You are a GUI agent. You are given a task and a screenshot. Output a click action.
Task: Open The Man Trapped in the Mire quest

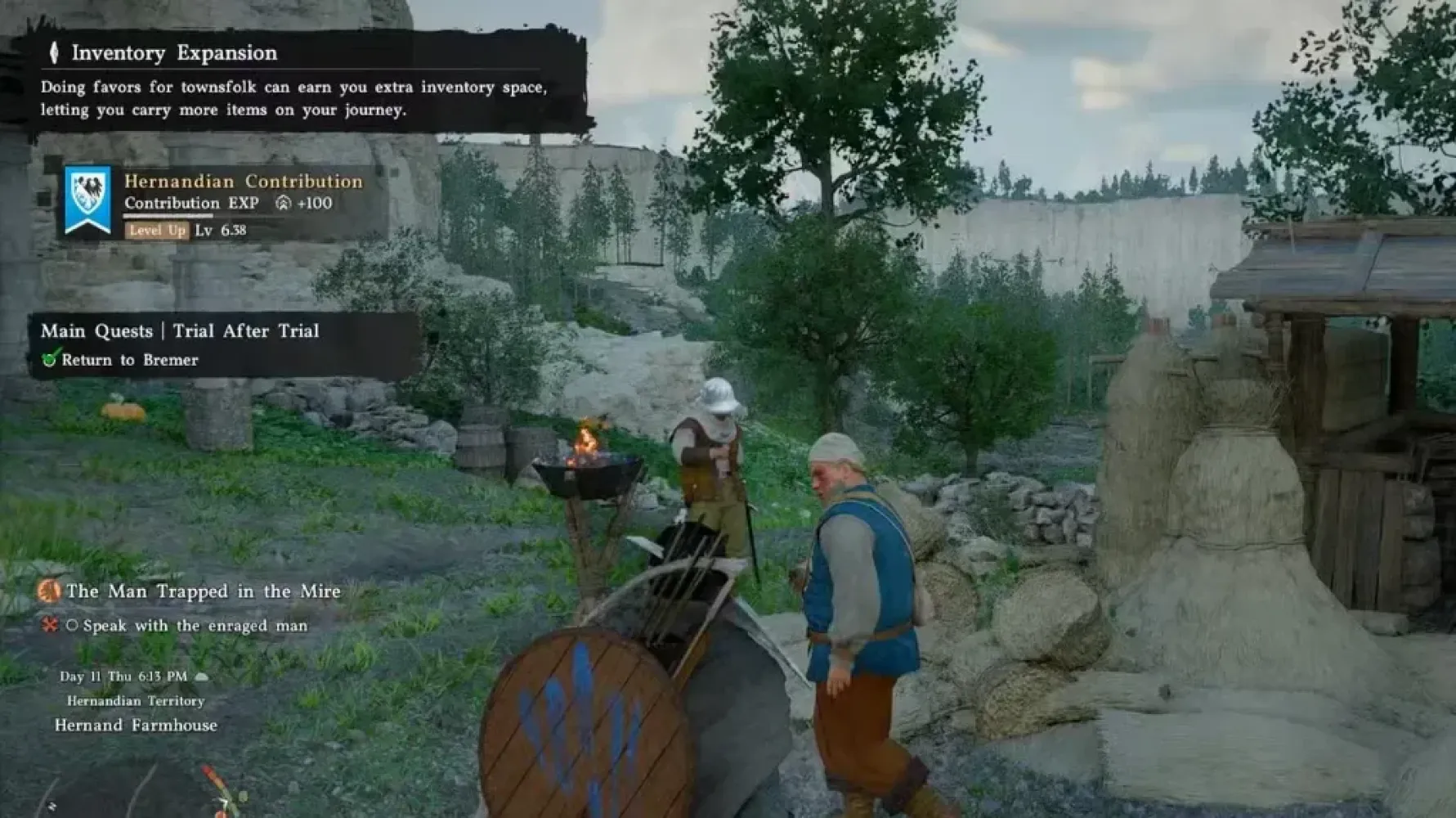click(x=203, y=591)
